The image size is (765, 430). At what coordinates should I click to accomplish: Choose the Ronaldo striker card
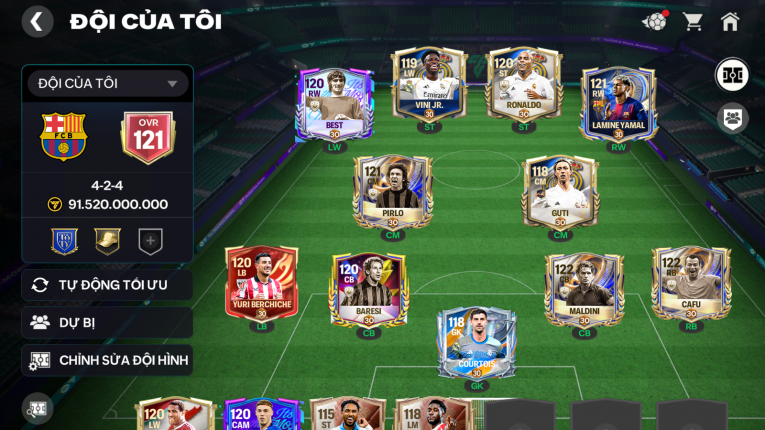[523, 84]
